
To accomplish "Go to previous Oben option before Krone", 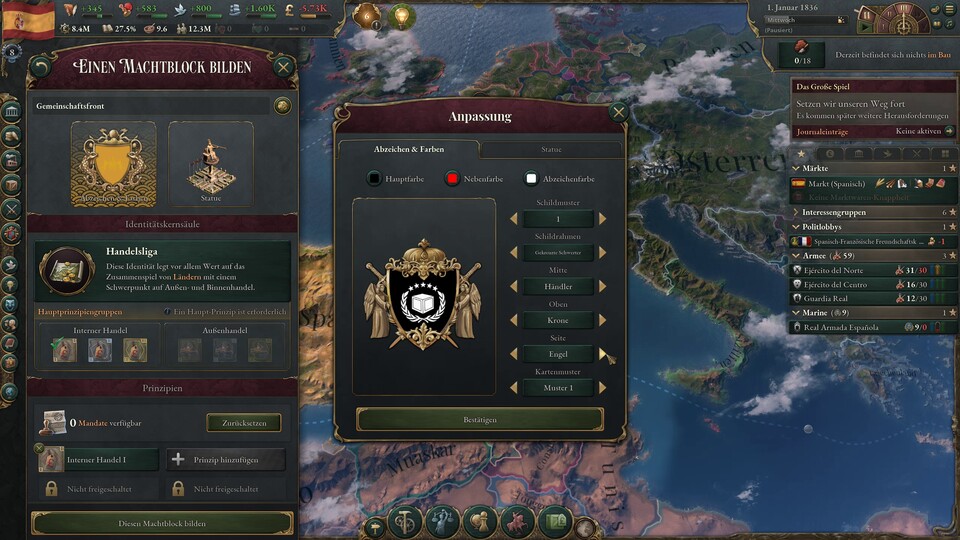I will pyautogui.click(x=514, y=320).
